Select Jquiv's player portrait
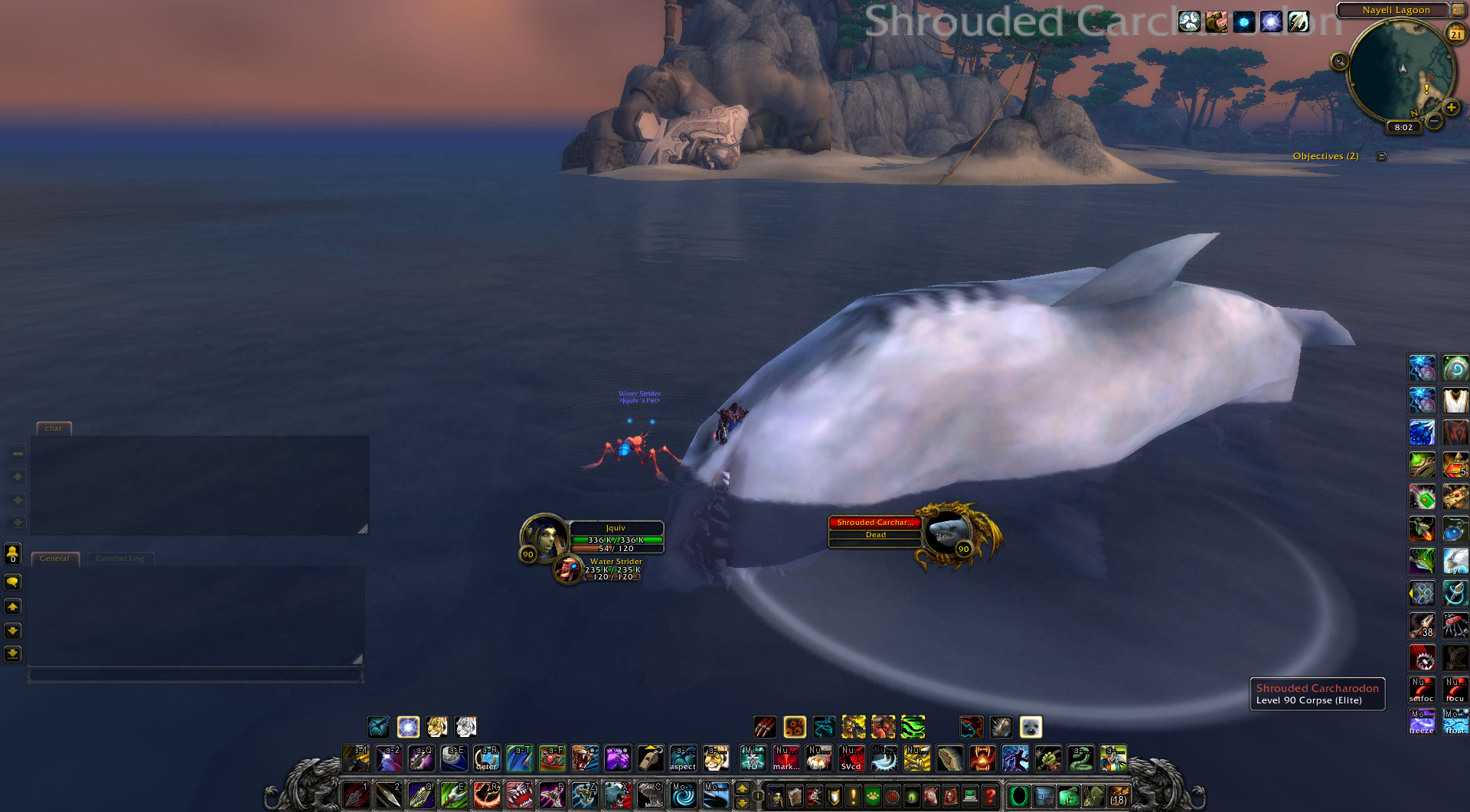 click(543, 536)
